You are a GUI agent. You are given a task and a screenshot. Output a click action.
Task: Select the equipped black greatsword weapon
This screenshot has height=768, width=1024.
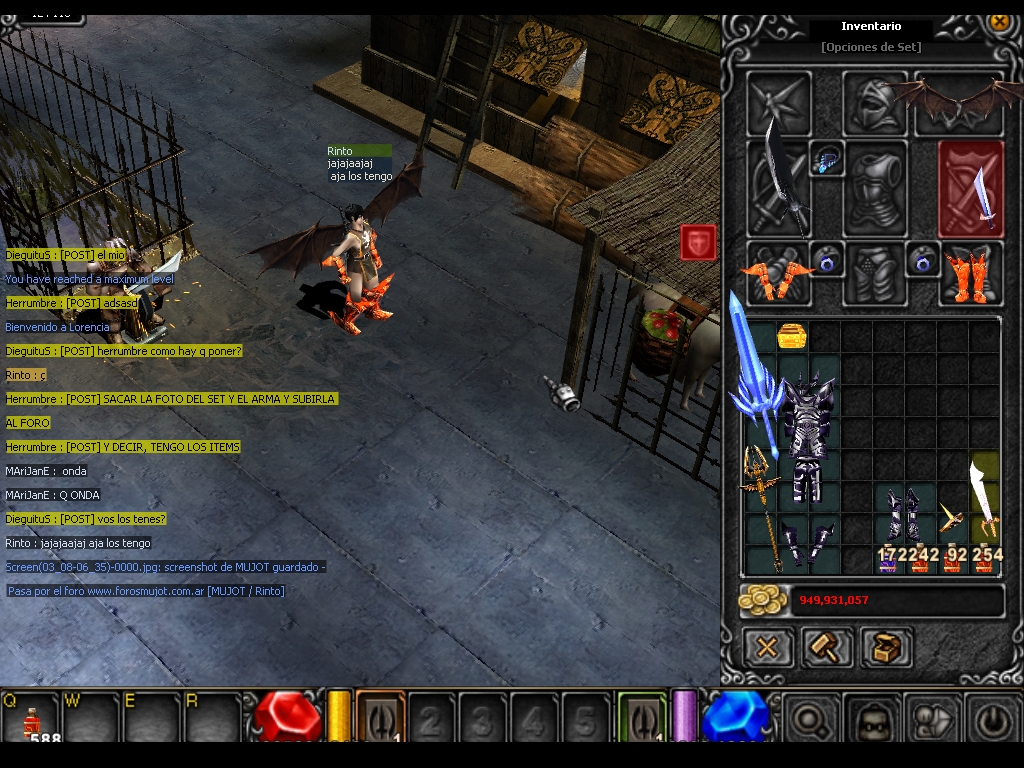point(779,188)
